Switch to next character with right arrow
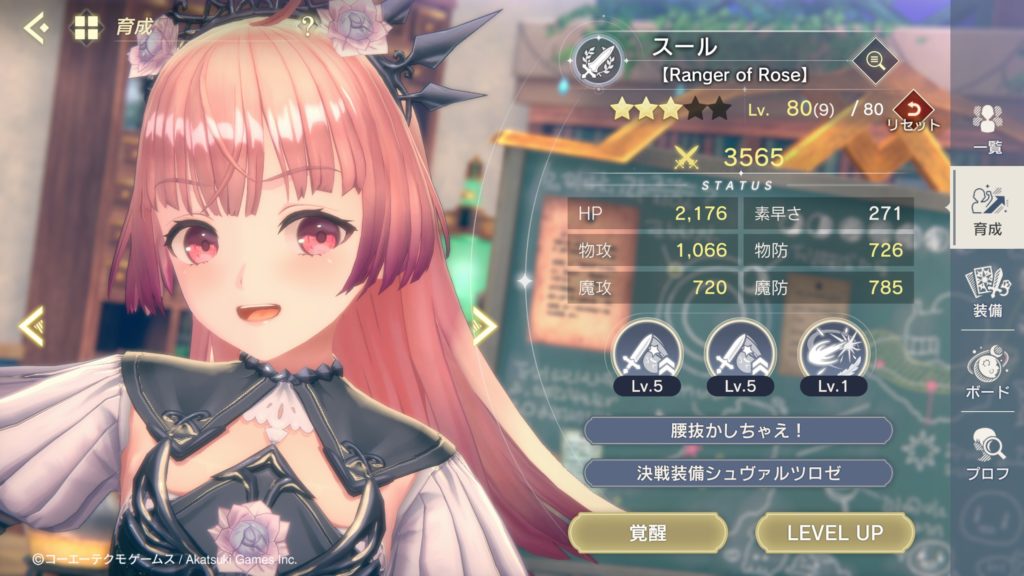This screenshot has width=1024, height=576. [484, 326]
